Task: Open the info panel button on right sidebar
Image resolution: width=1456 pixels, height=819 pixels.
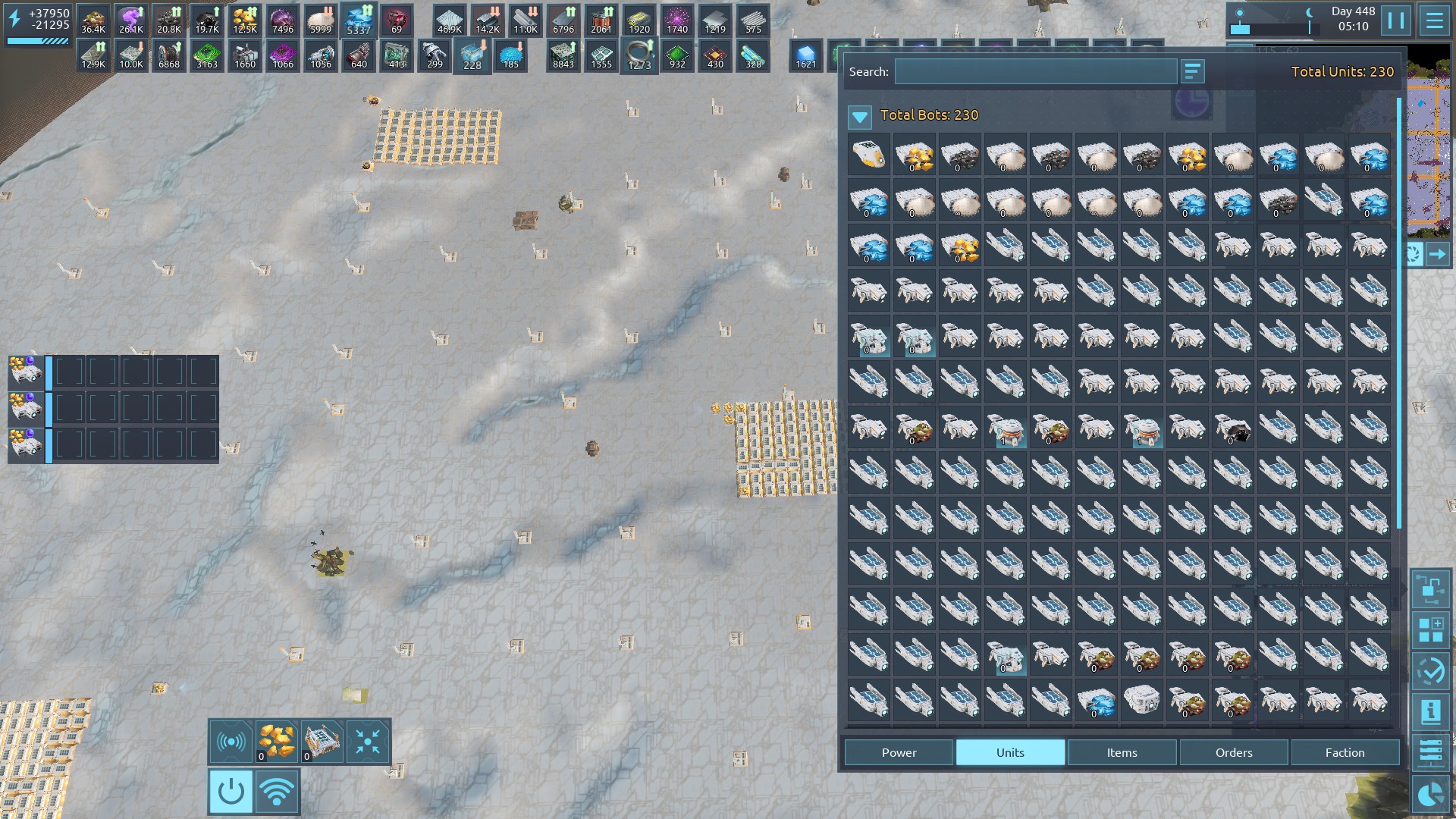Action: (1430, 711)
